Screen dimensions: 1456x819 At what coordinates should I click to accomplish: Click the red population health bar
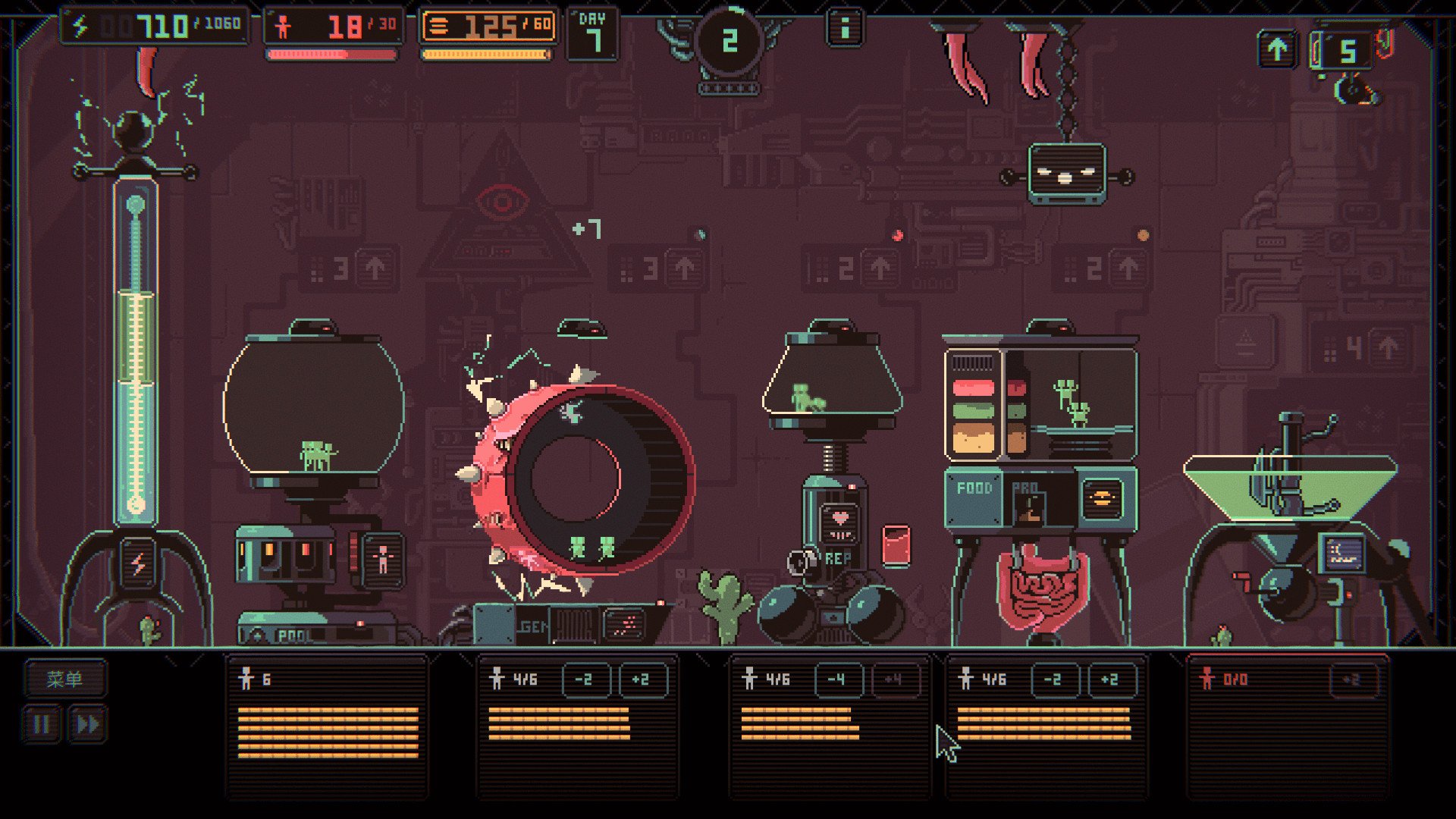coord(331,54)
